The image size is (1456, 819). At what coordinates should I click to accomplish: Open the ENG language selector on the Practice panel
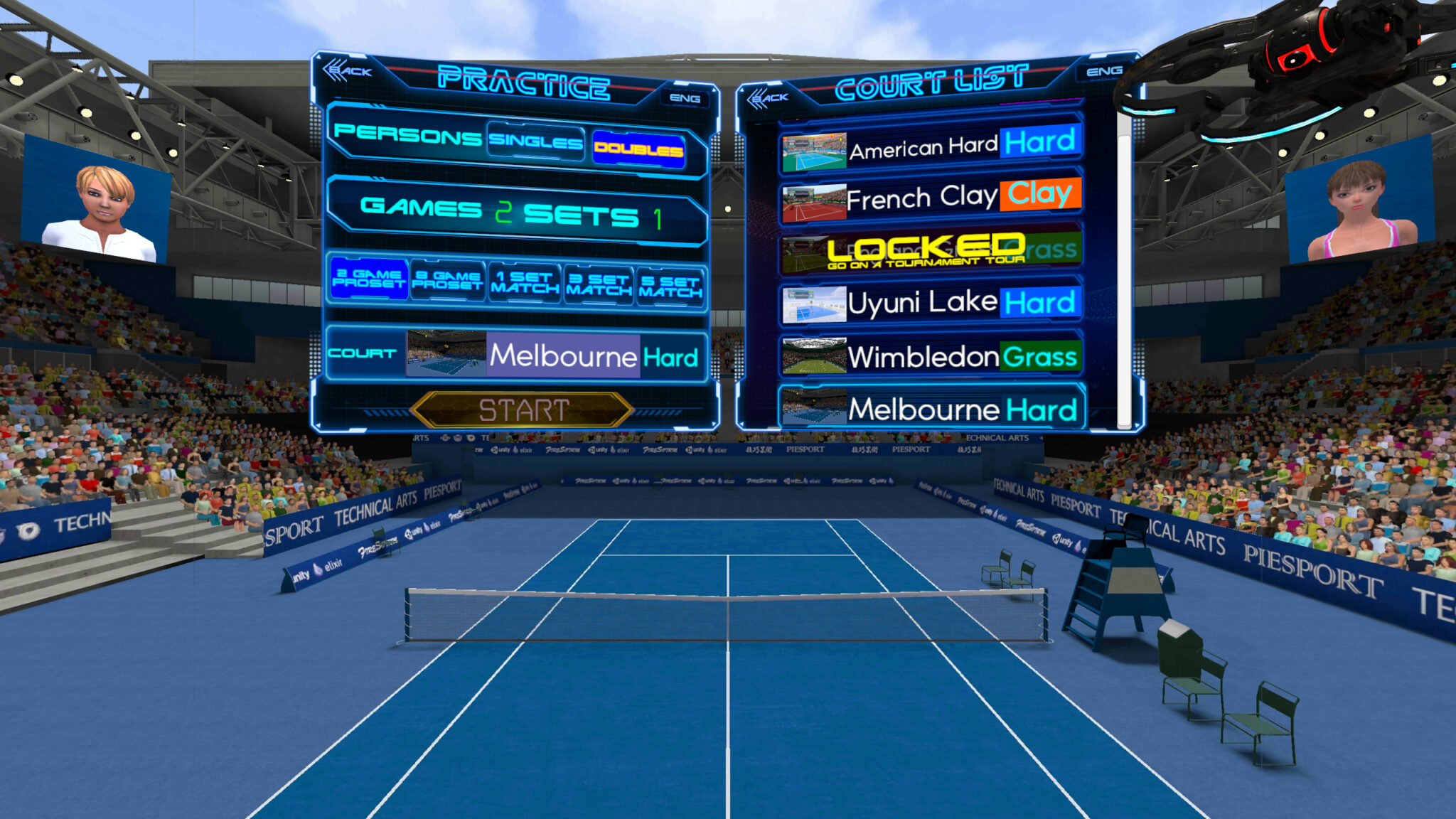tap(686, 100)
